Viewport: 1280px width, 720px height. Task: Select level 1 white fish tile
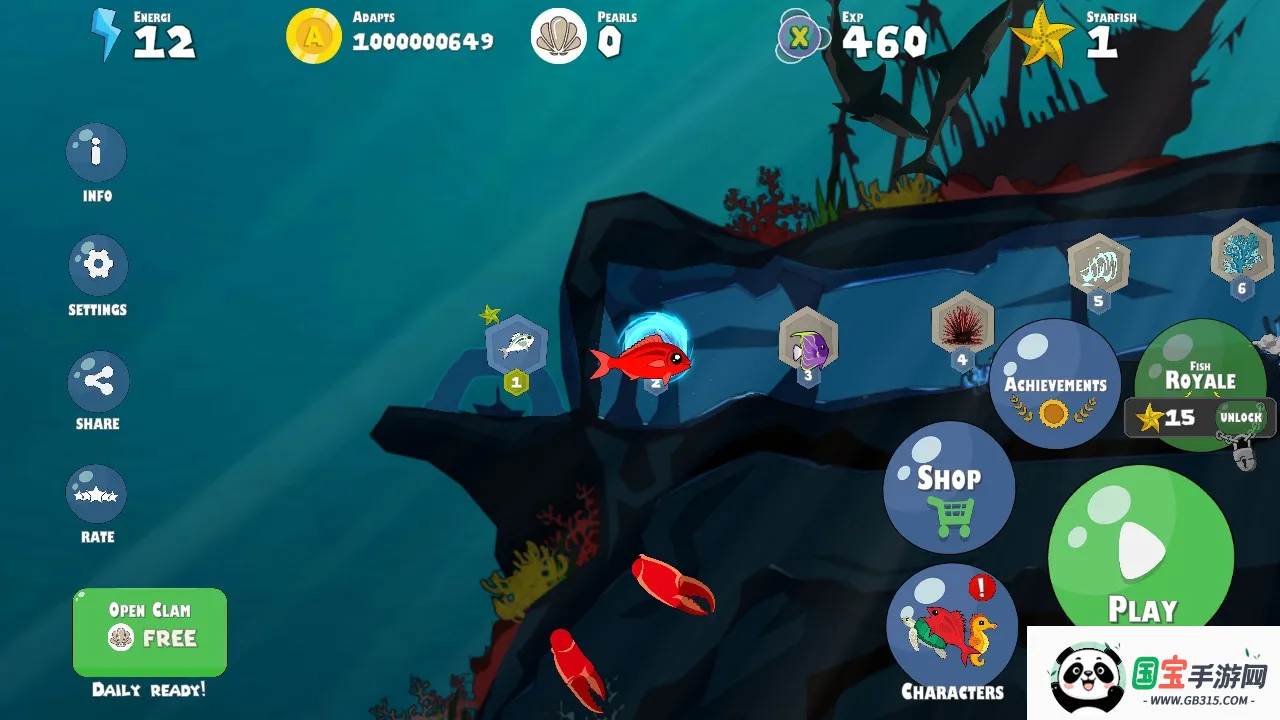click(x=516, y=346)
